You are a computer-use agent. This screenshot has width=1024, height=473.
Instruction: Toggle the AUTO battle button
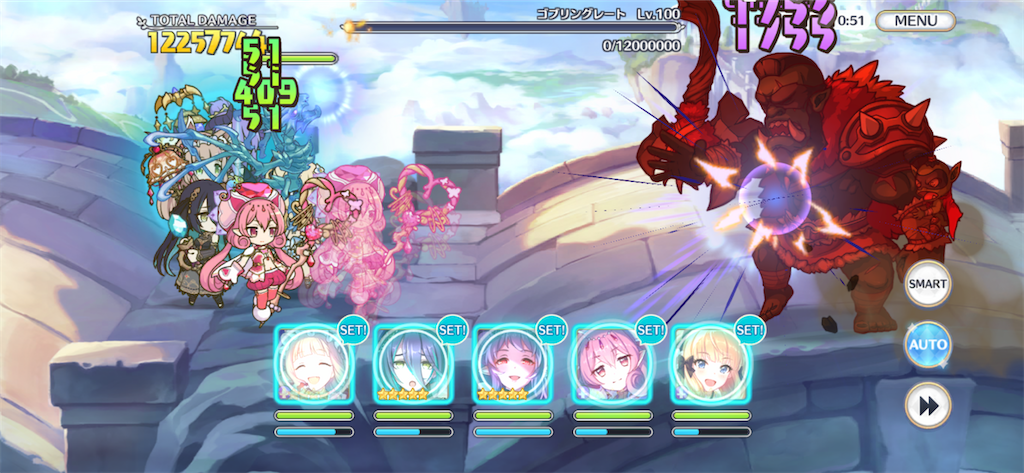pyautogui.click(x=927, y=345)
